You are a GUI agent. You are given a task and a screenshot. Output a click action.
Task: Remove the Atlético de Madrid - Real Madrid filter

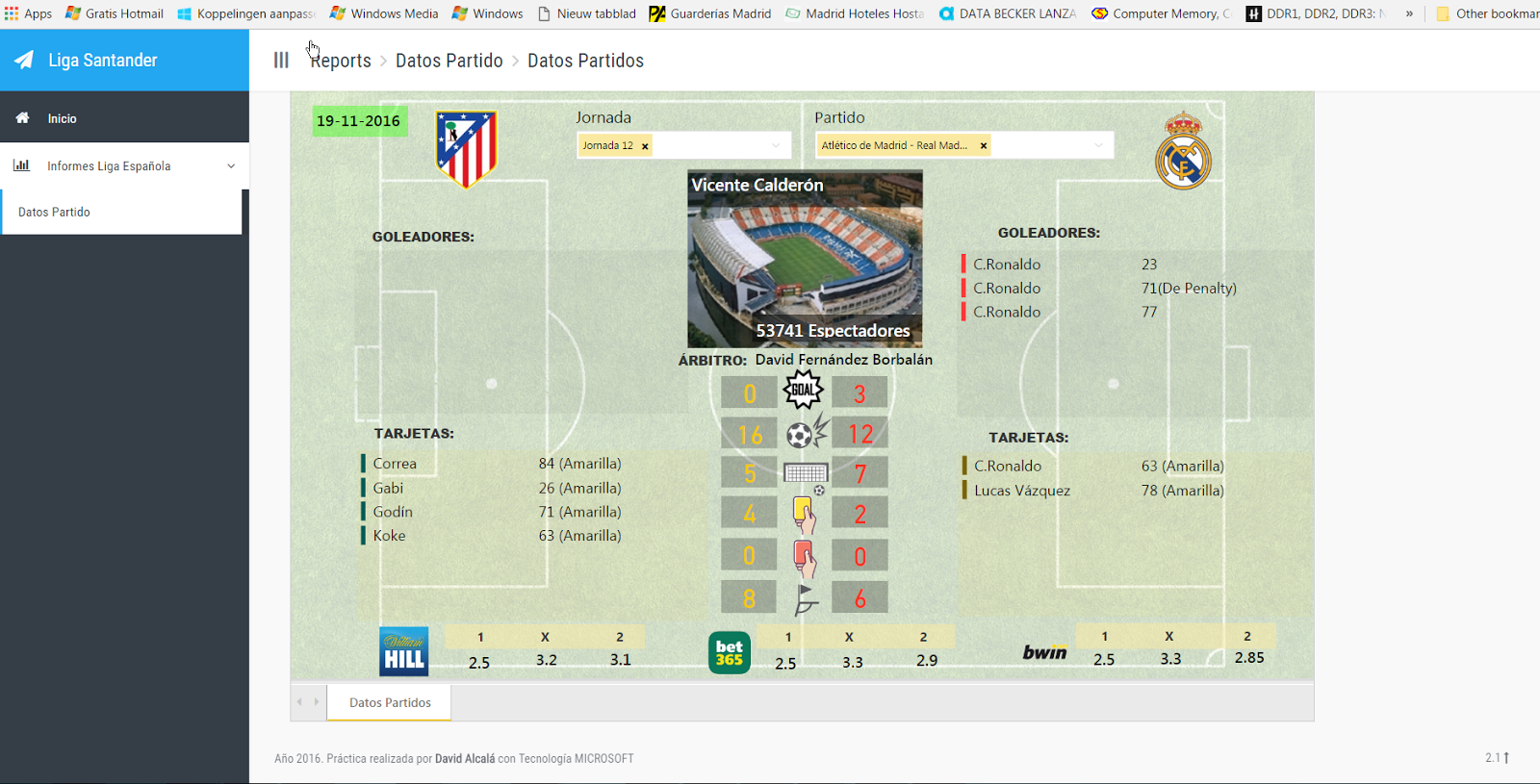[x=983, y=145]
